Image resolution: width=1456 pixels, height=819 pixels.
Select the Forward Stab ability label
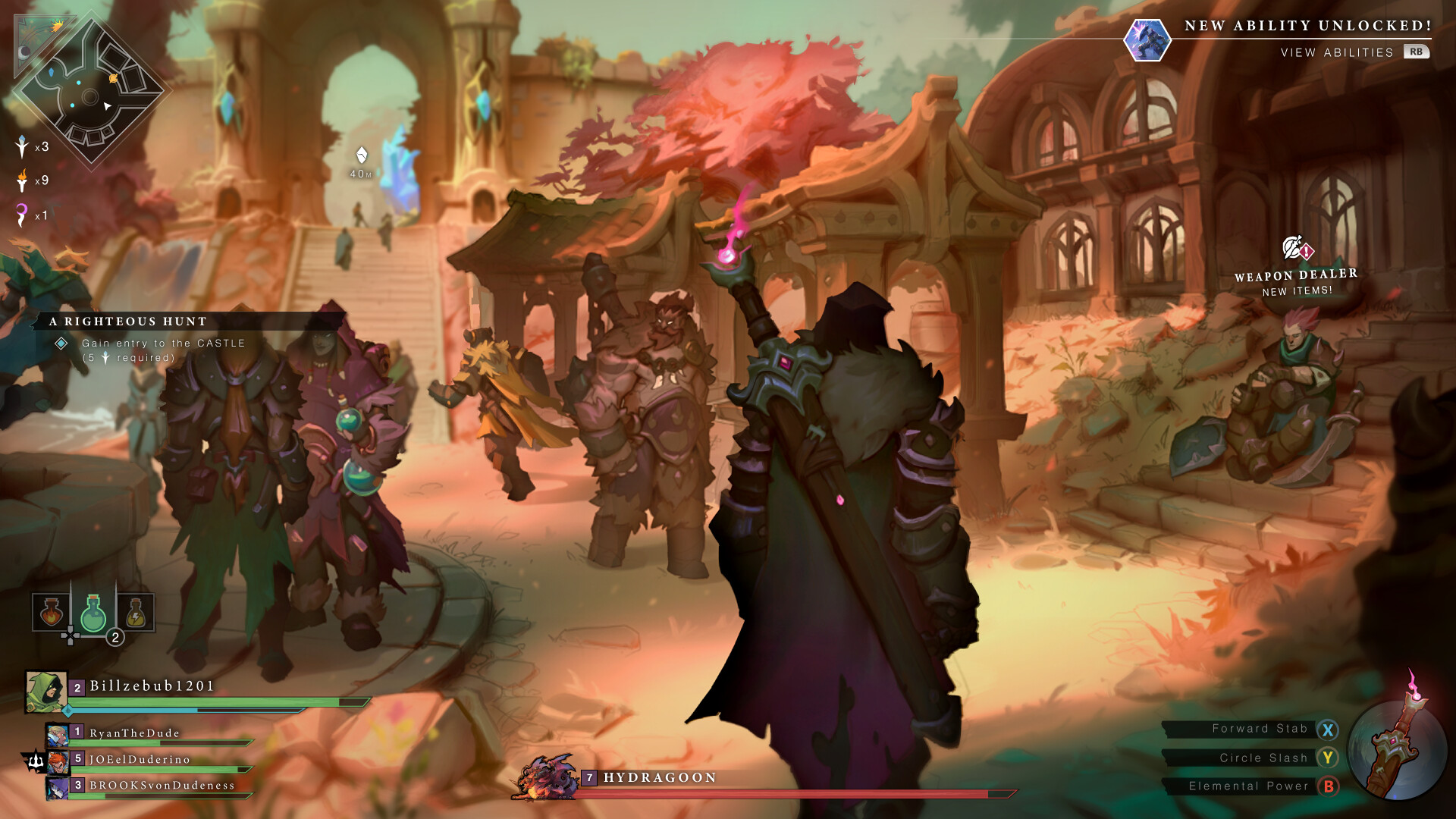(1259, 728)
